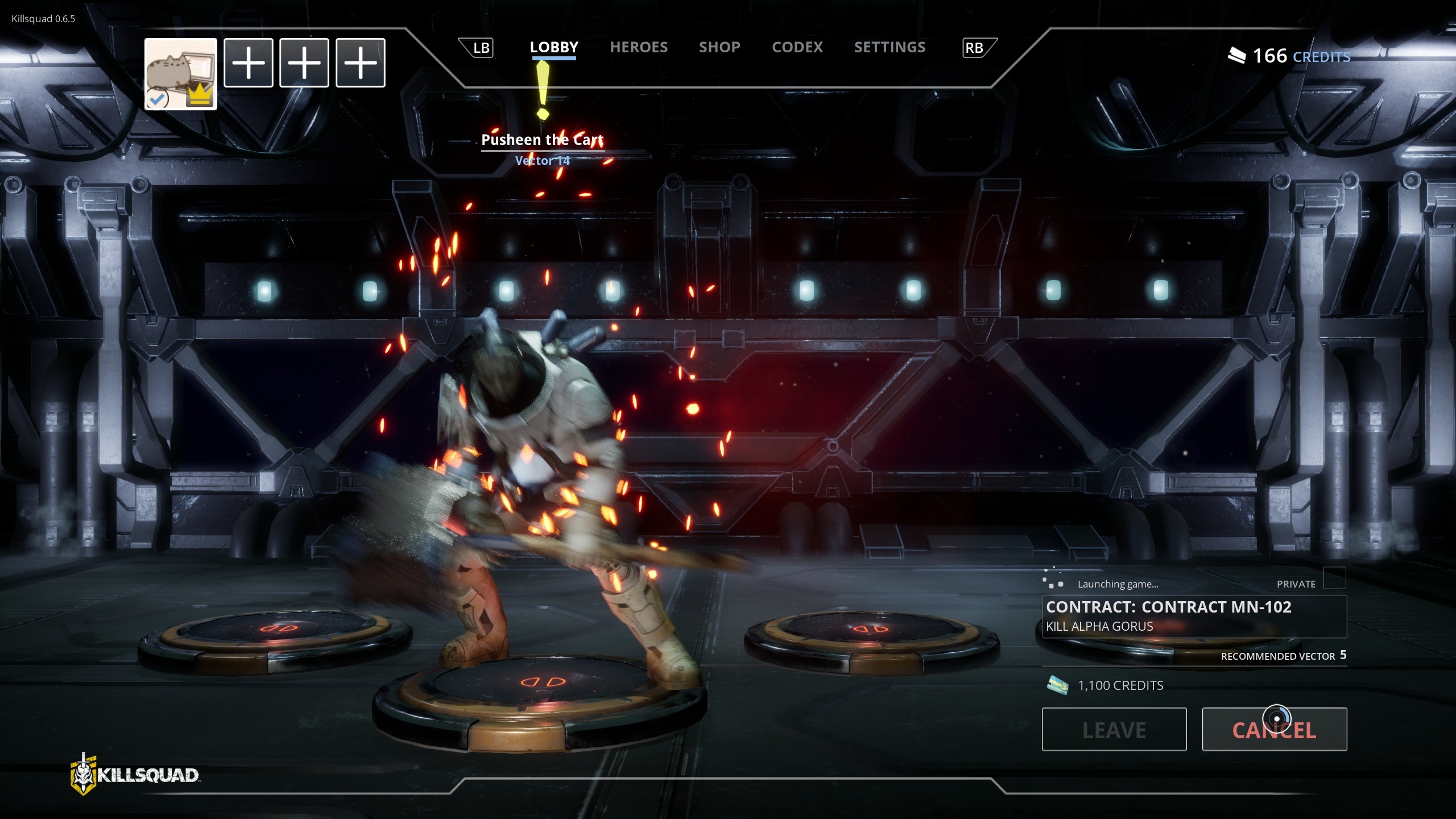Open the Settings tab

[x=890, y=47]
